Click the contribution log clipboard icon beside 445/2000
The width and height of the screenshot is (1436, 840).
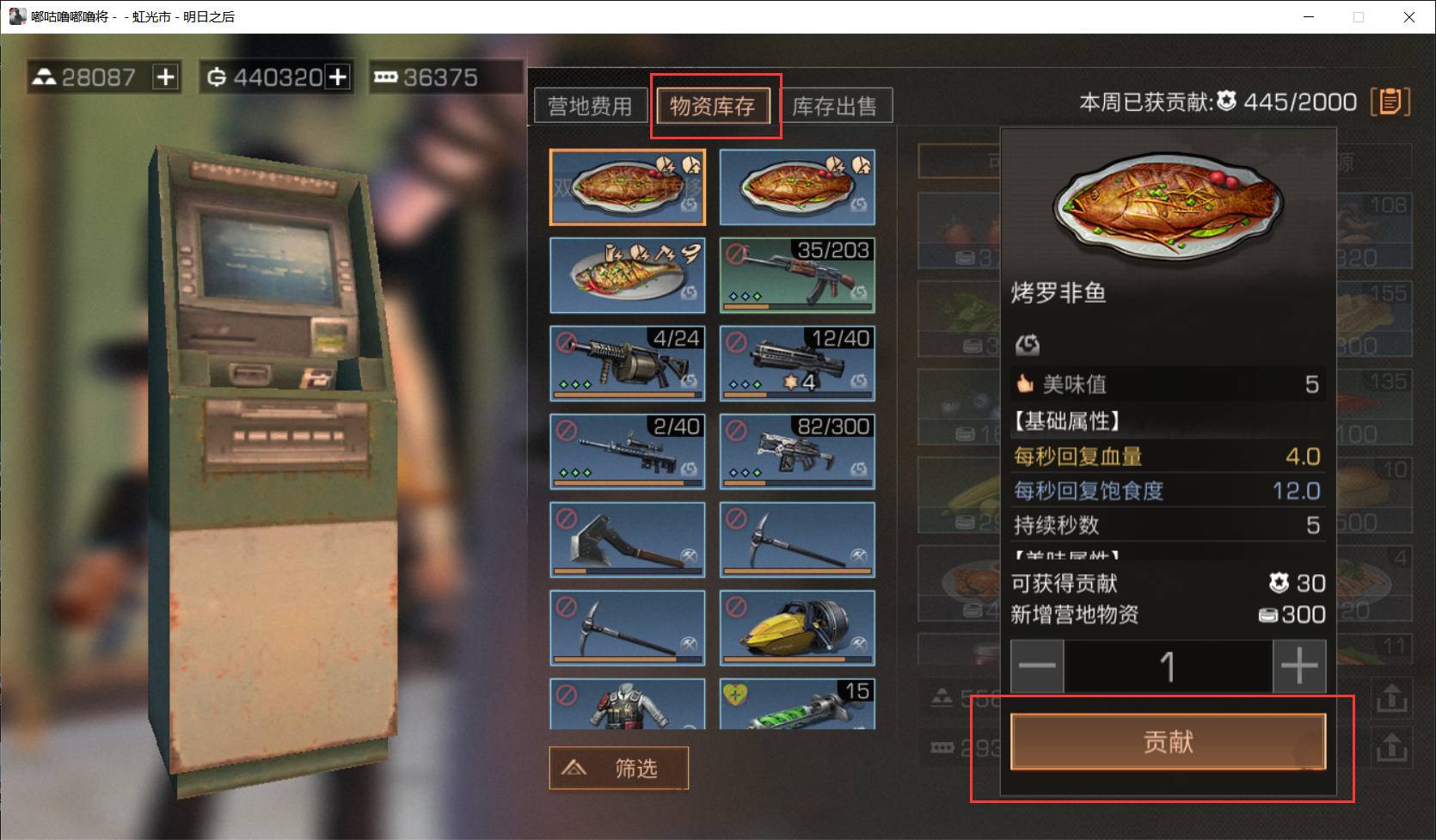1390,101
